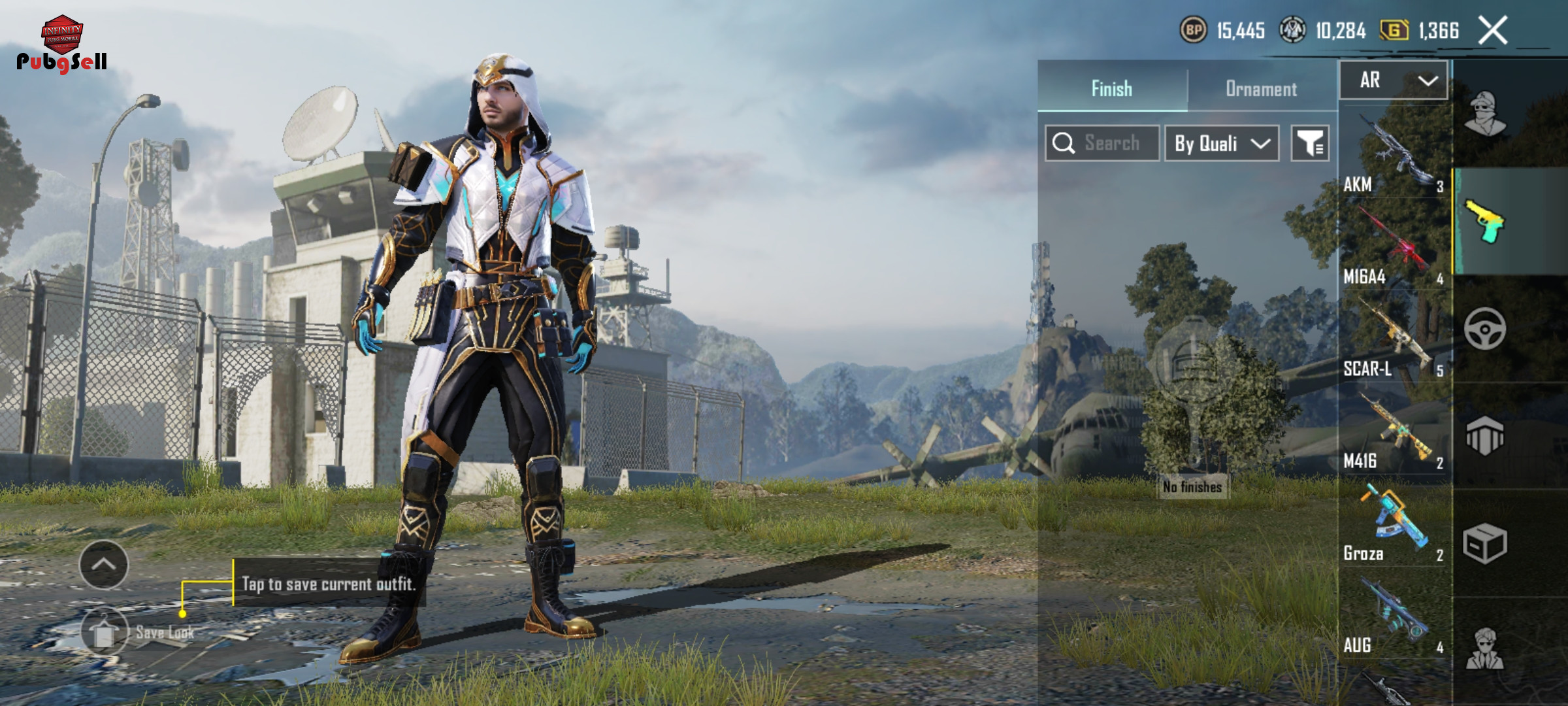Tap the Save Look button
This screenshot has width=1568, height=706.
coord(105,631)
